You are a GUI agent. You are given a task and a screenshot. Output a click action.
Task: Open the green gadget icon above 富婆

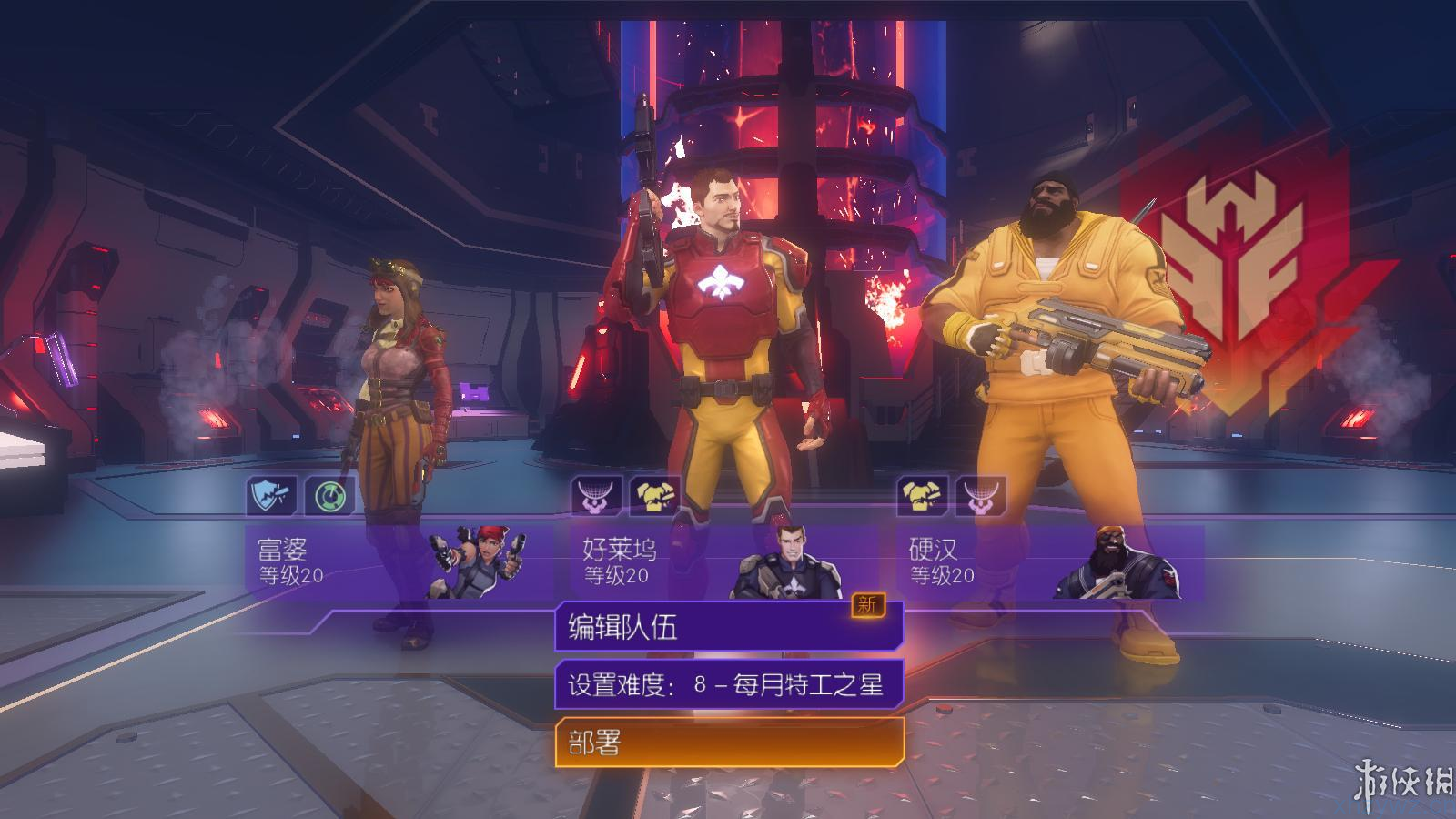(329, 494)
